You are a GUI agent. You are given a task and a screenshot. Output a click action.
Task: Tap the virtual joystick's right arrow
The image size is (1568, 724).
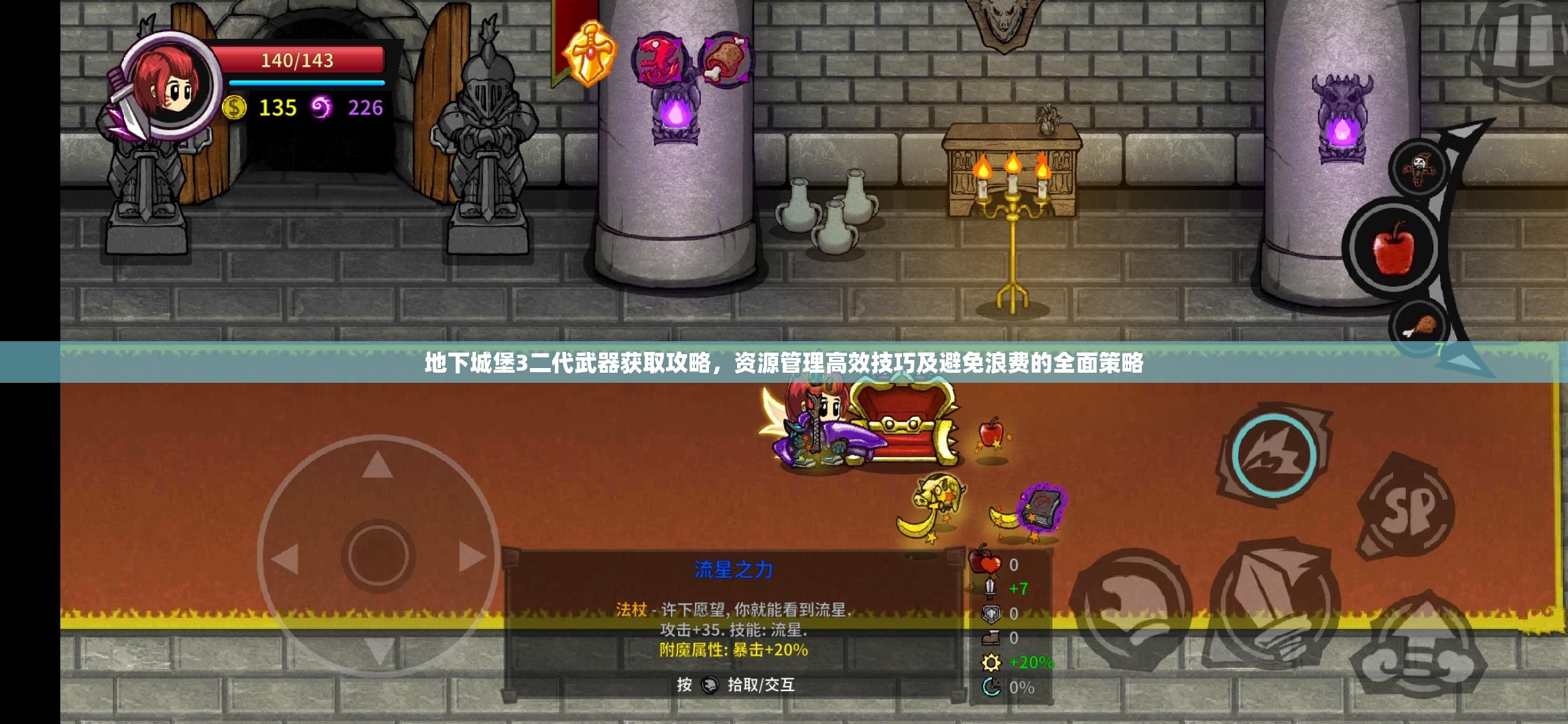click(472, 556)
